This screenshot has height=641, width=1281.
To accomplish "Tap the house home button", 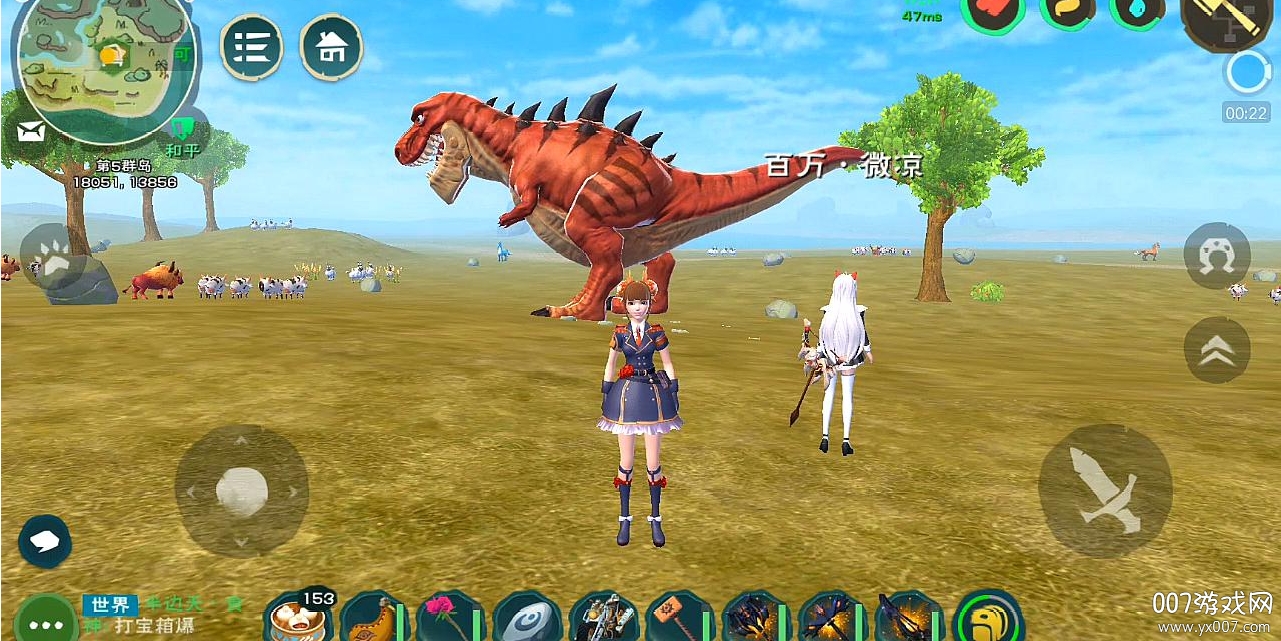I will click(x=331, y=47).
